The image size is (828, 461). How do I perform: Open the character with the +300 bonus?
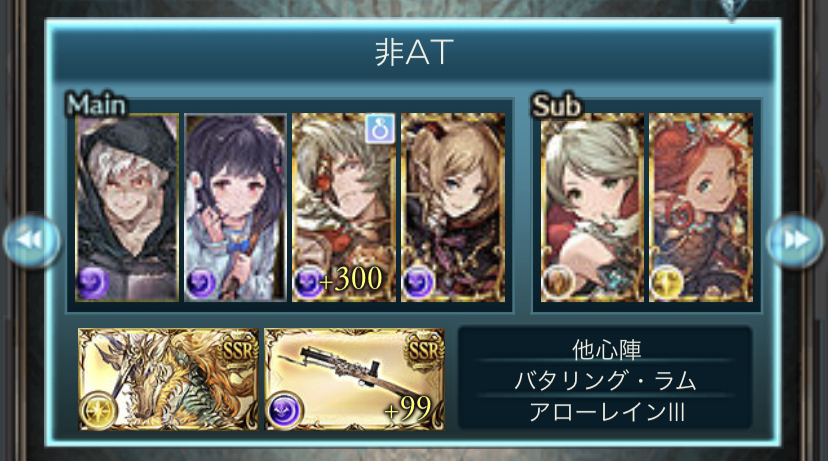(x=343, y=208)
